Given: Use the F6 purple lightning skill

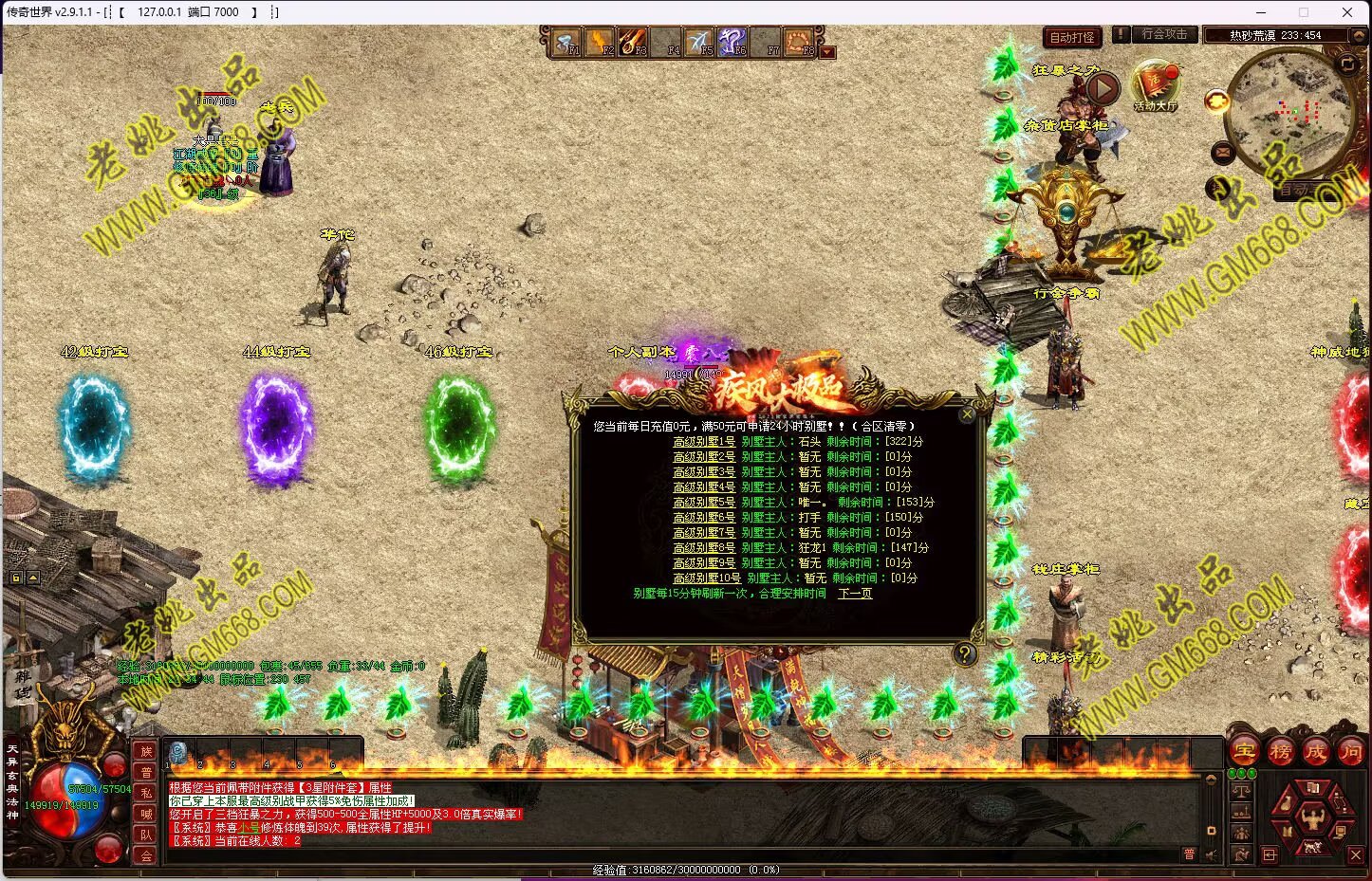Looking at the screenshot, I should tap(732, 43).
